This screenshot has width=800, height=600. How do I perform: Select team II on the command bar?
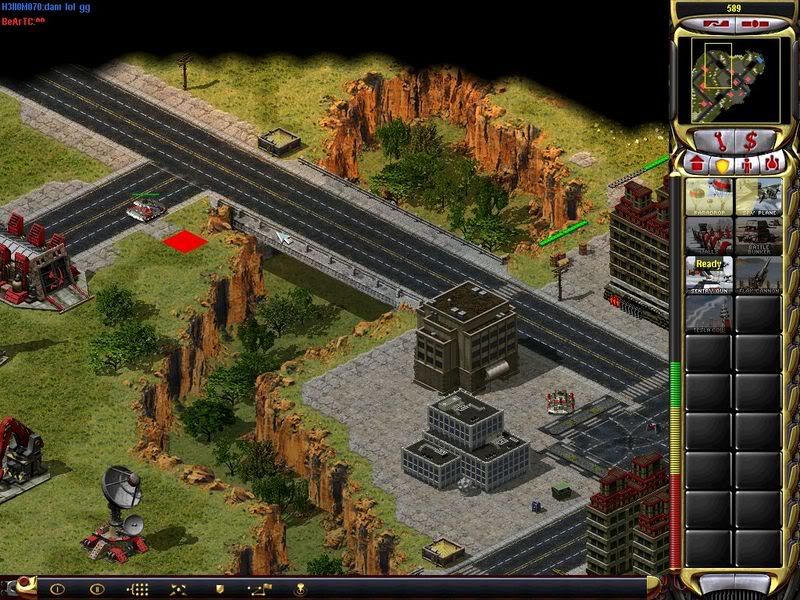coord(97,589)
